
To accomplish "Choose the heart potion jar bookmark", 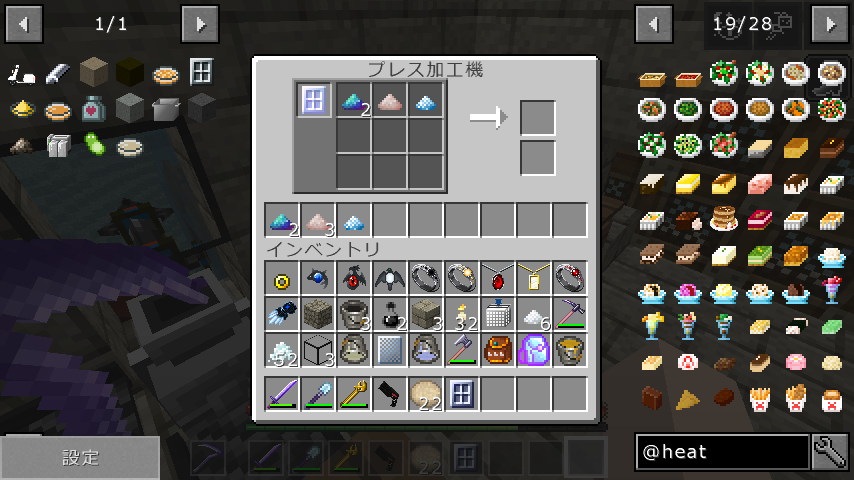I will (x=93, y=107).
